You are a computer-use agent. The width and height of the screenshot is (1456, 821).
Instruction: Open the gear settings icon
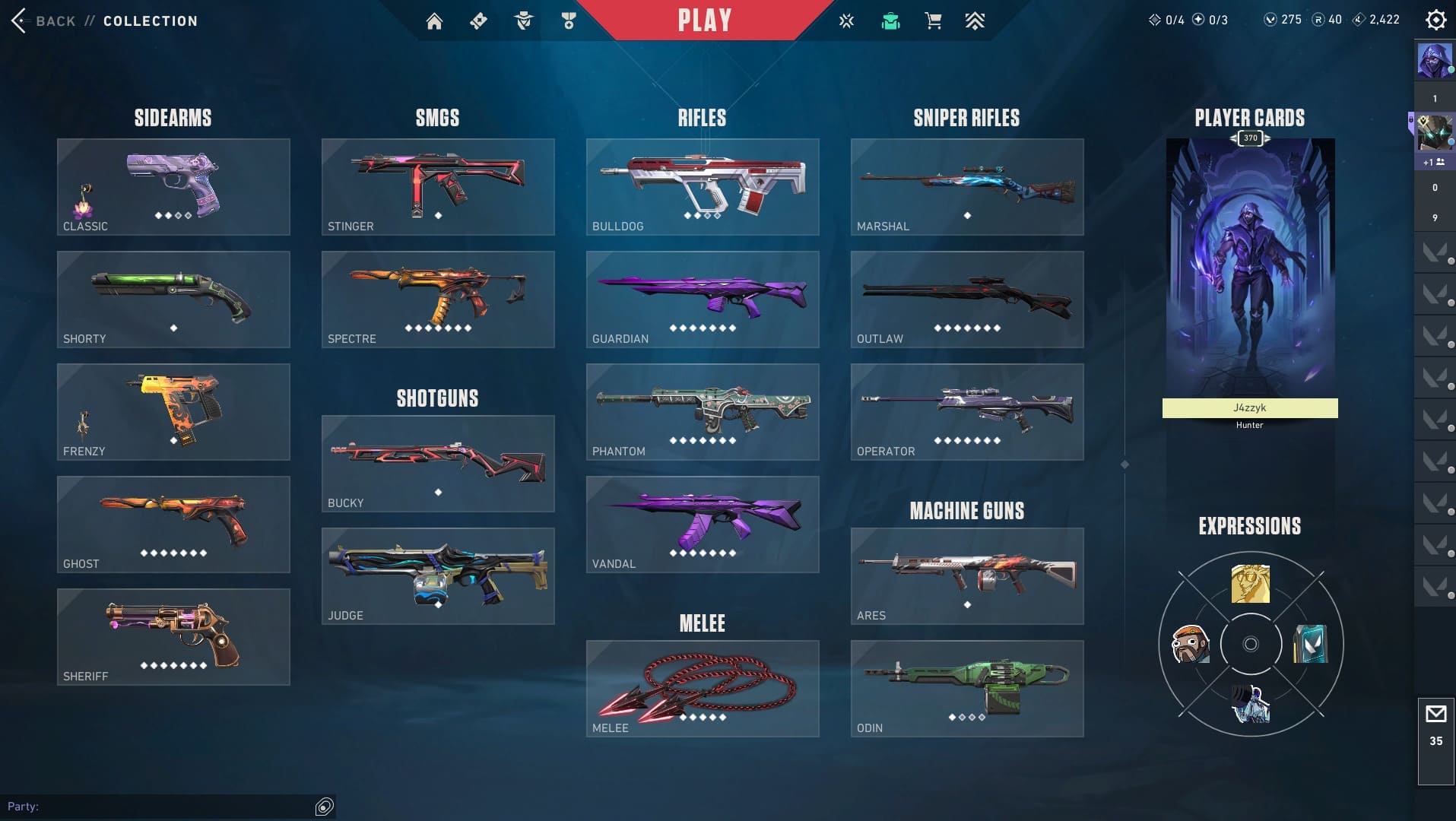(1435, 20)
